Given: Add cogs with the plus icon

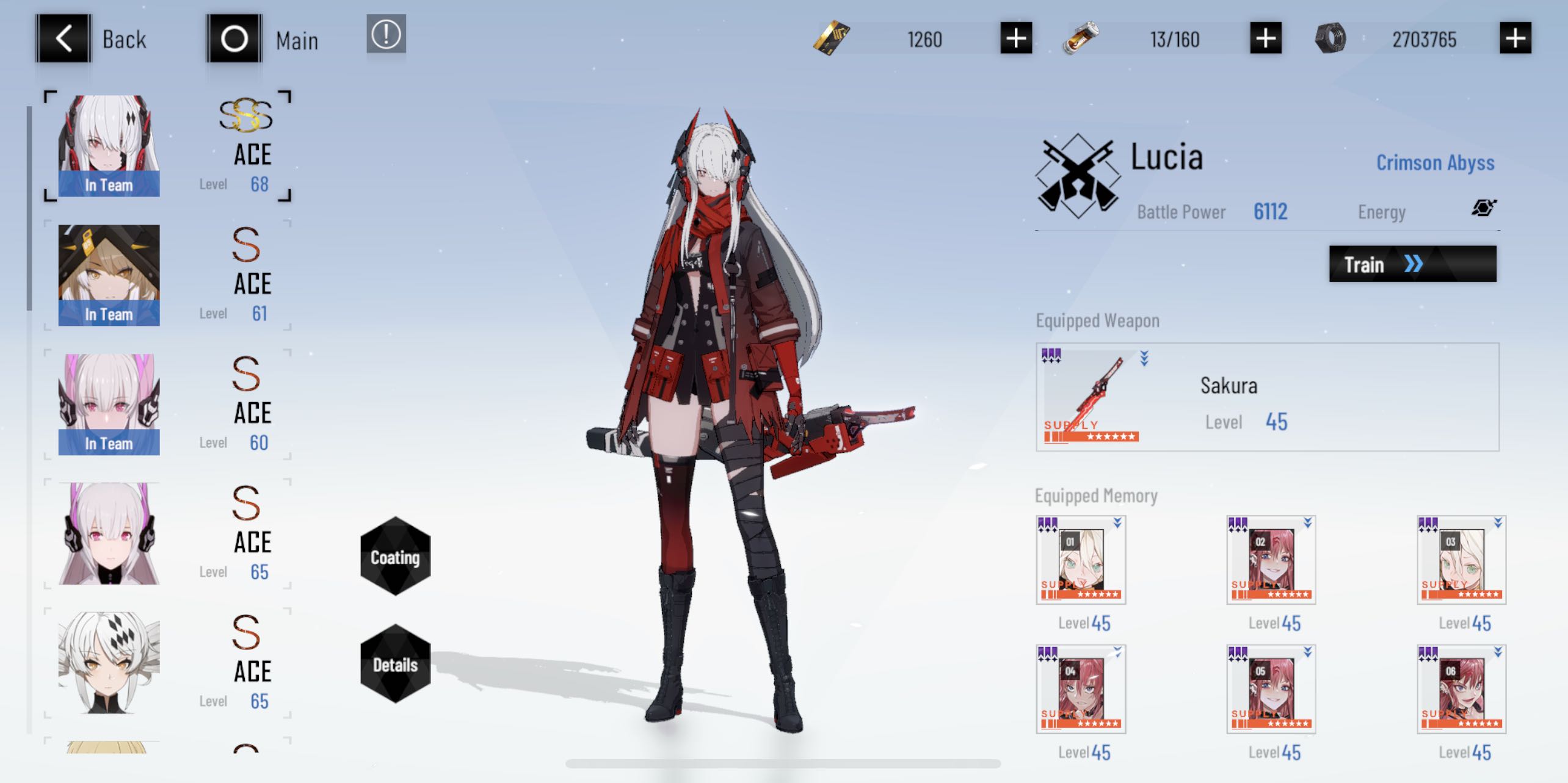Looking at the screenshot, I should (1514, 38).
